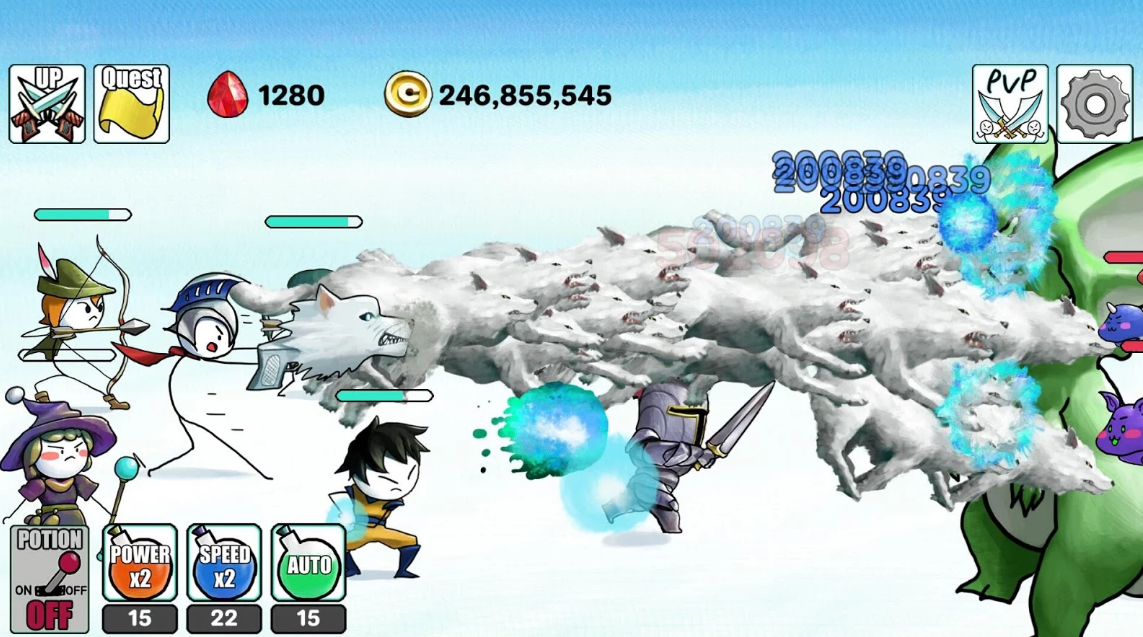
Task: Open the Quest scroll
Action: click(x=131, y=104)
